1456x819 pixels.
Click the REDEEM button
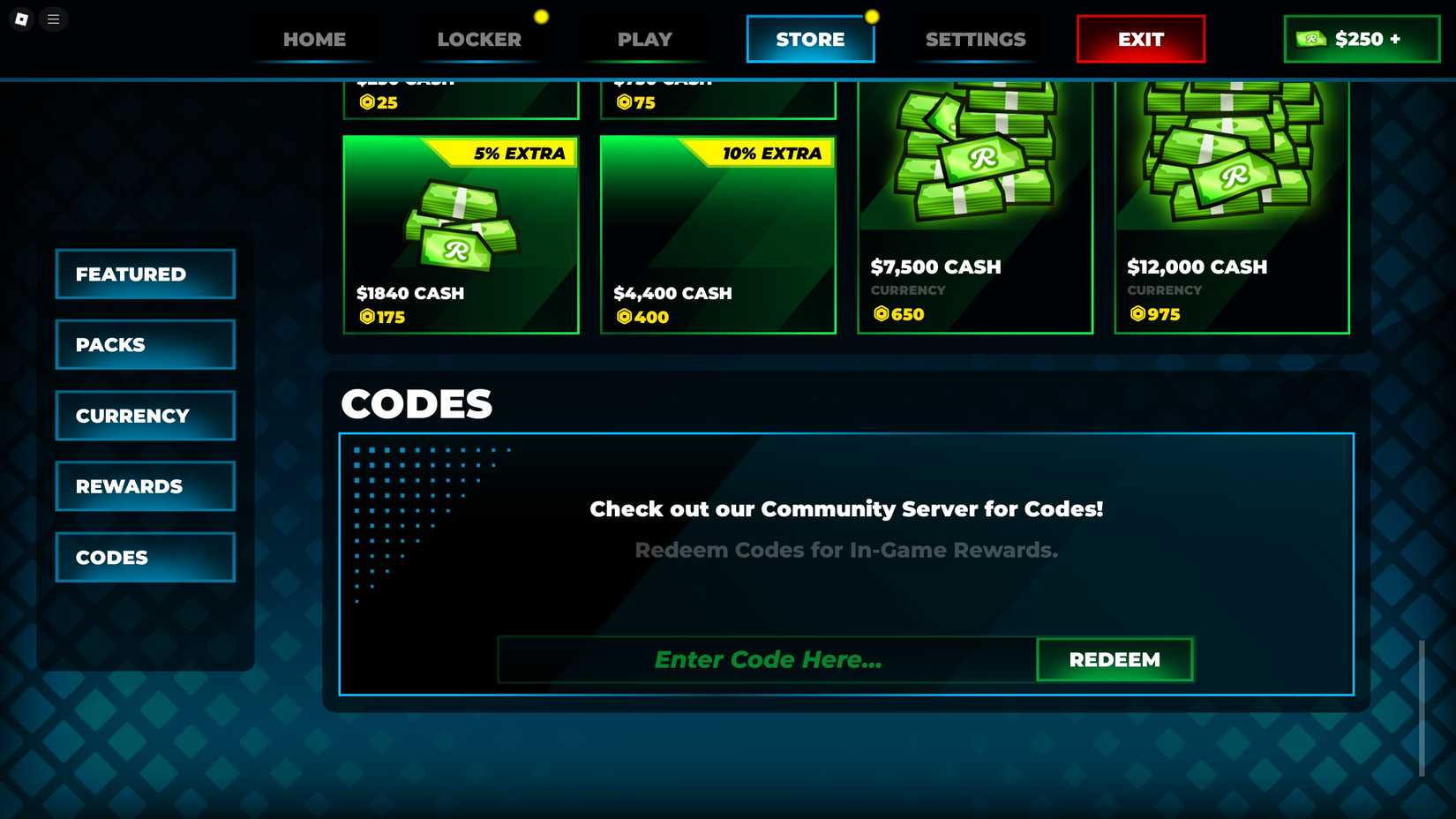point(1115,659)
